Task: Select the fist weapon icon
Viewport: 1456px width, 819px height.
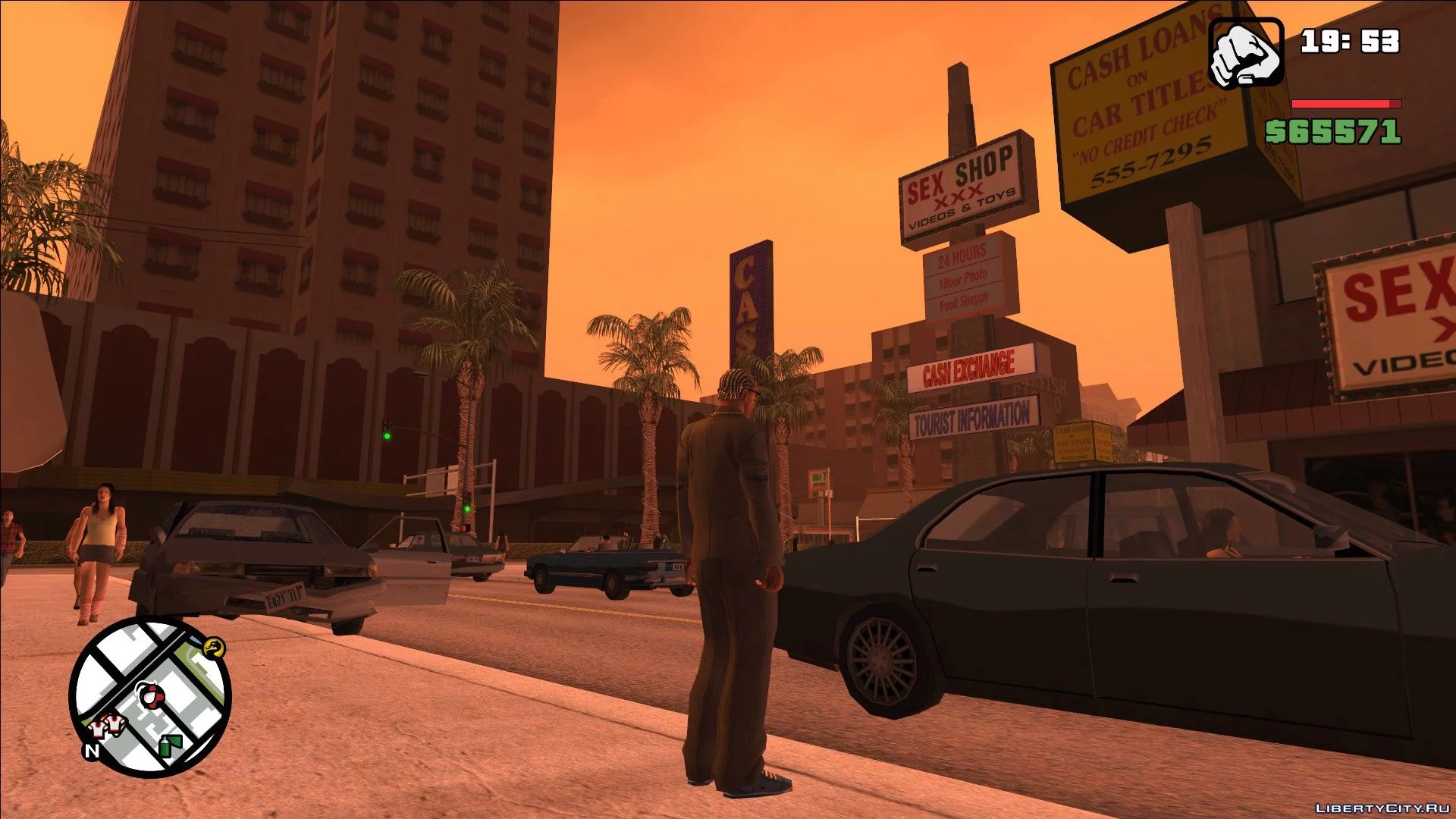Action: [x=1245, y=53]
